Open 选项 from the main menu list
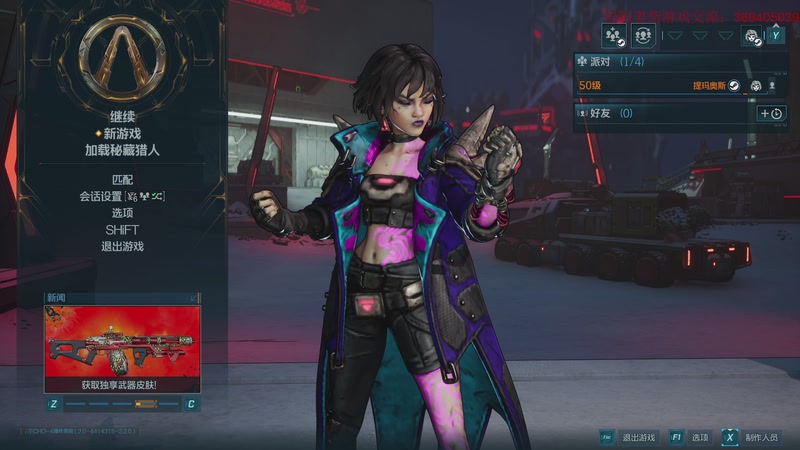This screenshot has width=800, height=450. tap(123, 213)
